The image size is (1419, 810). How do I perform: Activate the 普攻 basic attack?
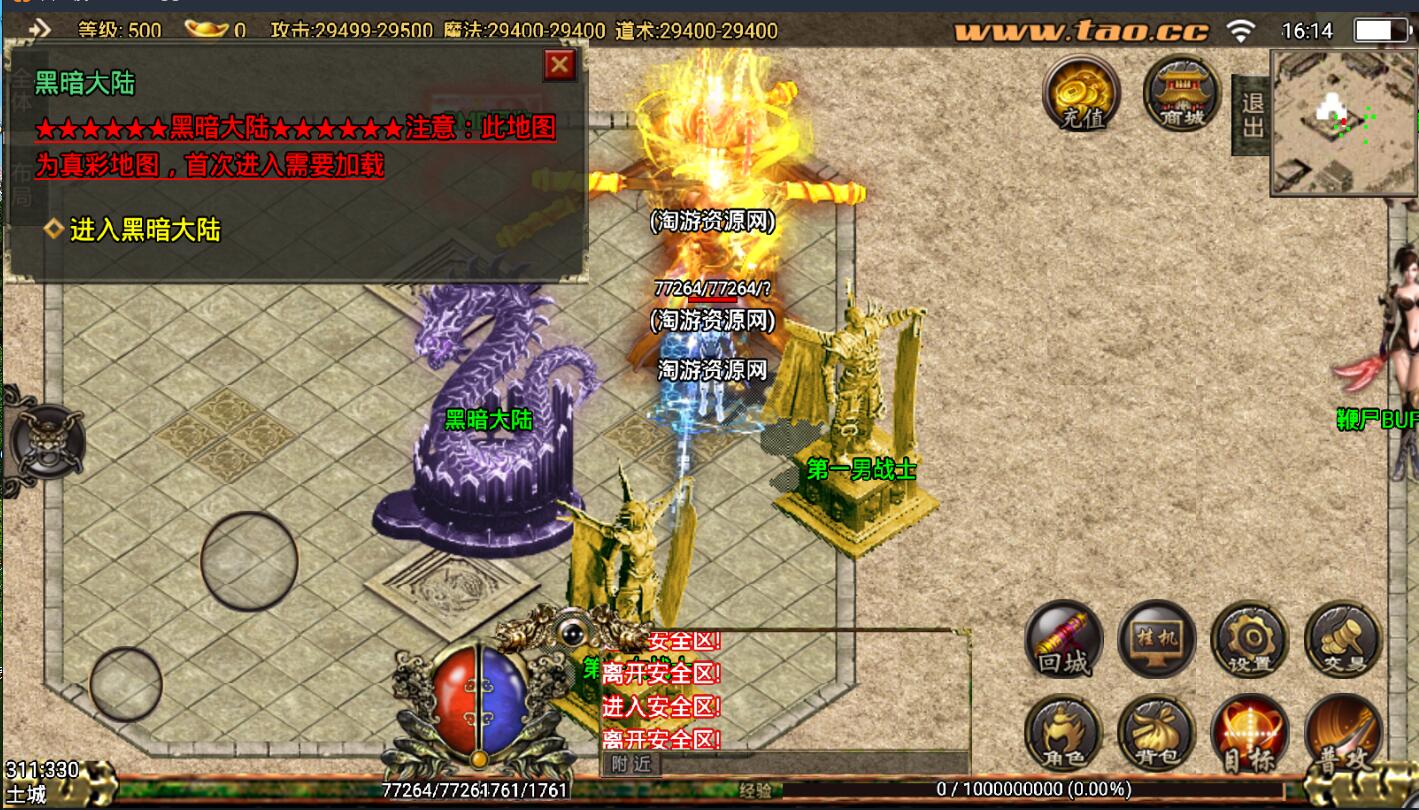click(1343, 733)
